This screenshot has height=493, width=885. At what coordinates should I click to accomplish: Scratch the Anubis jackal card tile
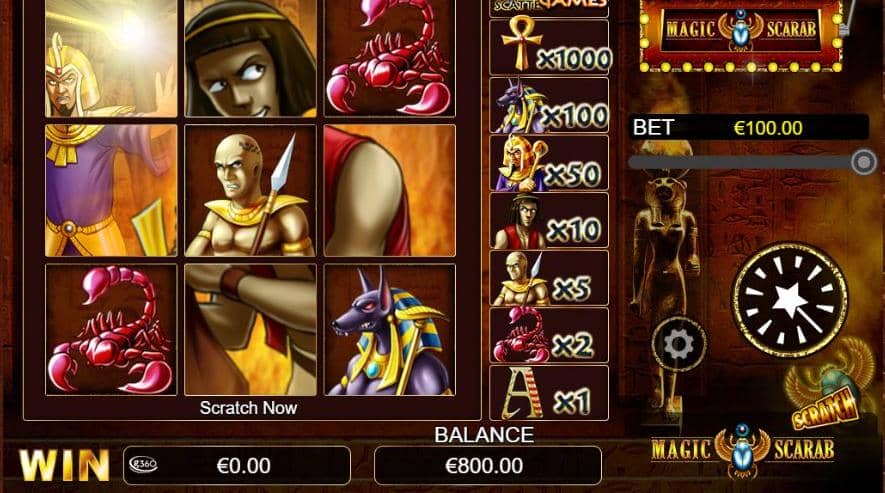pos(389,329)
